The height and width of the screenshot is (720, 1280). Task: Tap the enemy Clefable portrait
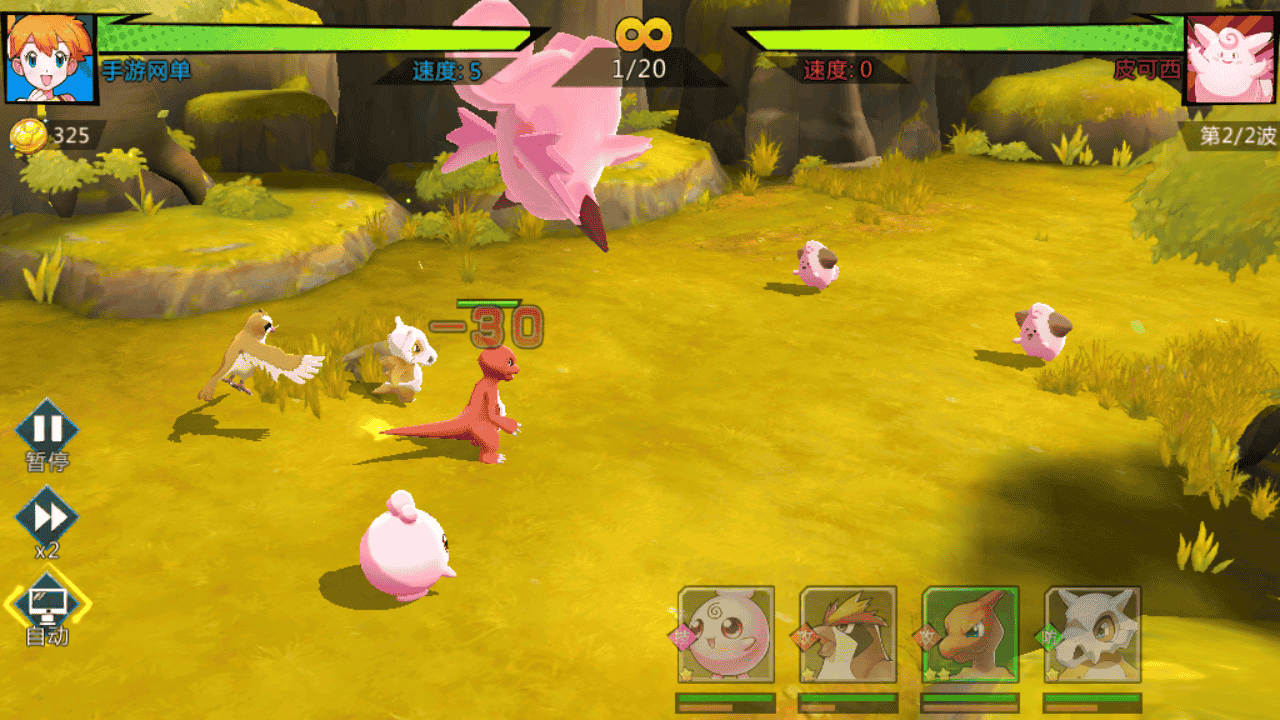pyautogui.click(x=1229, y=58)
